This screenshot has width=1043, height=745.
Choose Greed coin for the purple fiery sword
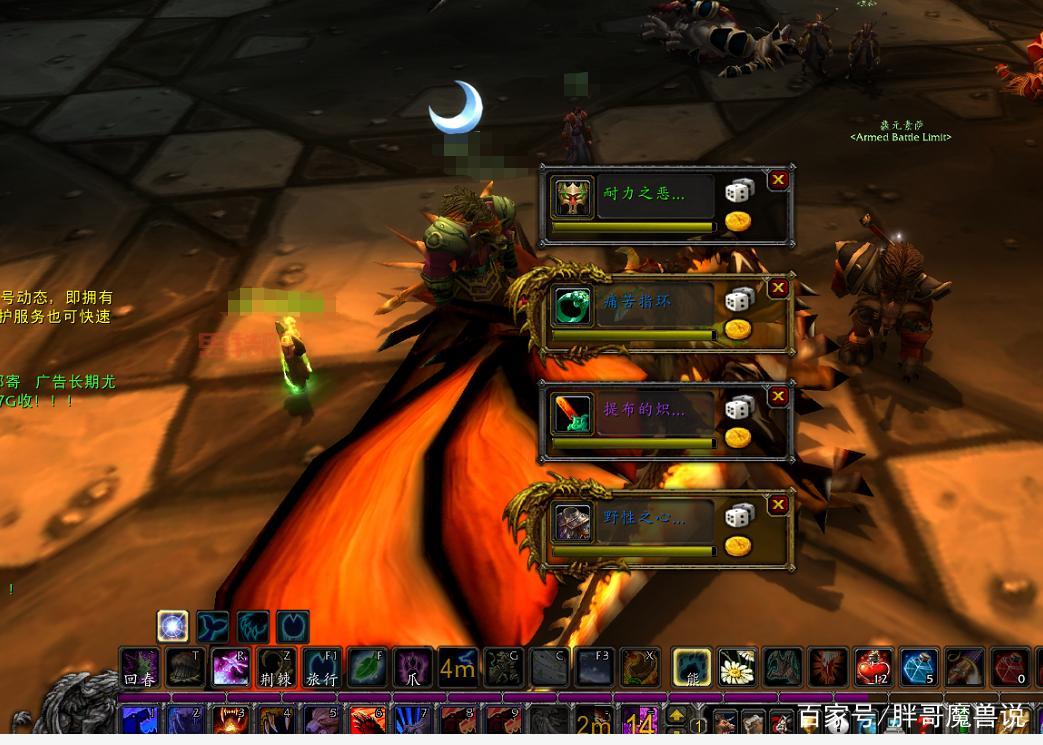tap(738, 437)
